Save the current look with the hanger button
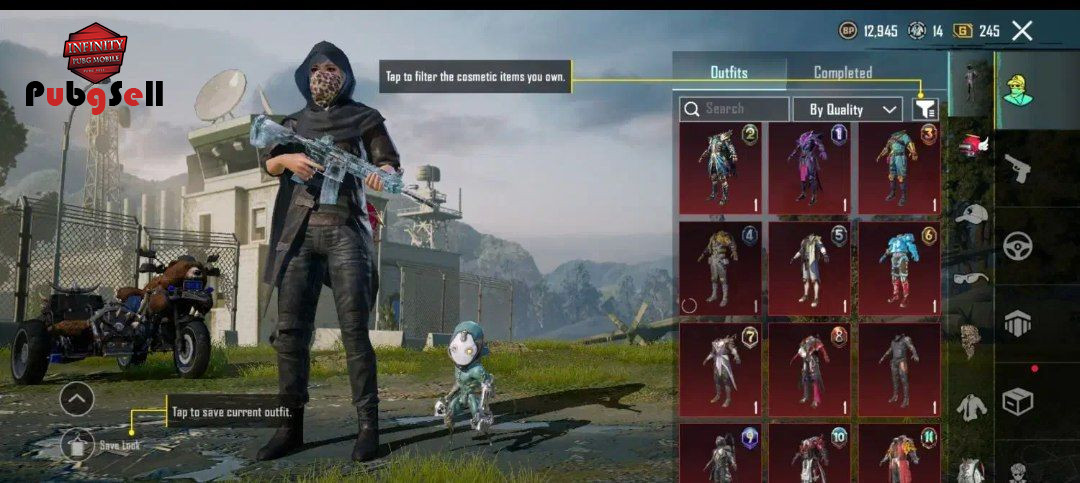 coord(77,445)
